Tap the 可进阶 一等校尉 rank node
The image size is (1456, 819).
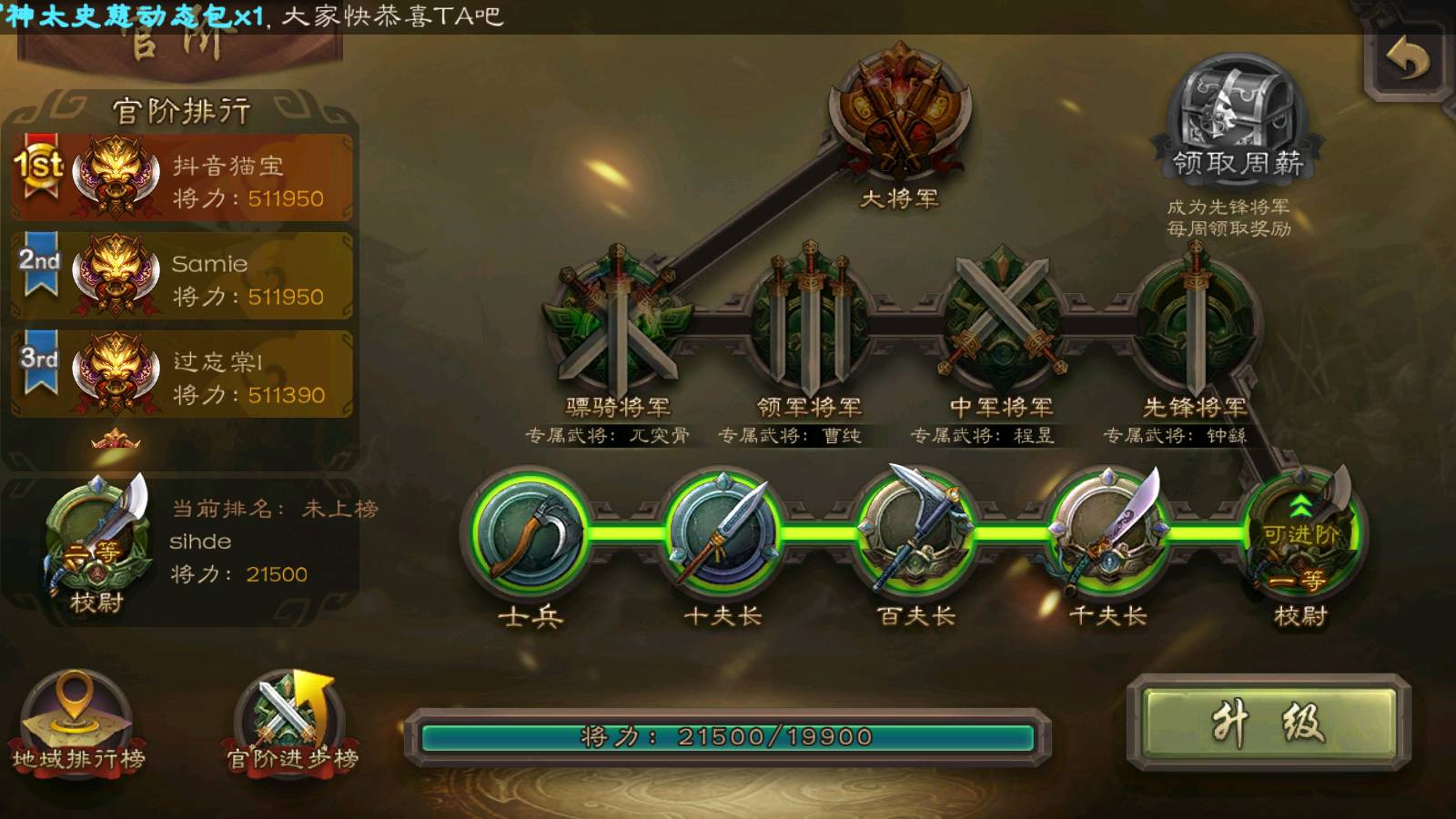[x=1301, y=533]
